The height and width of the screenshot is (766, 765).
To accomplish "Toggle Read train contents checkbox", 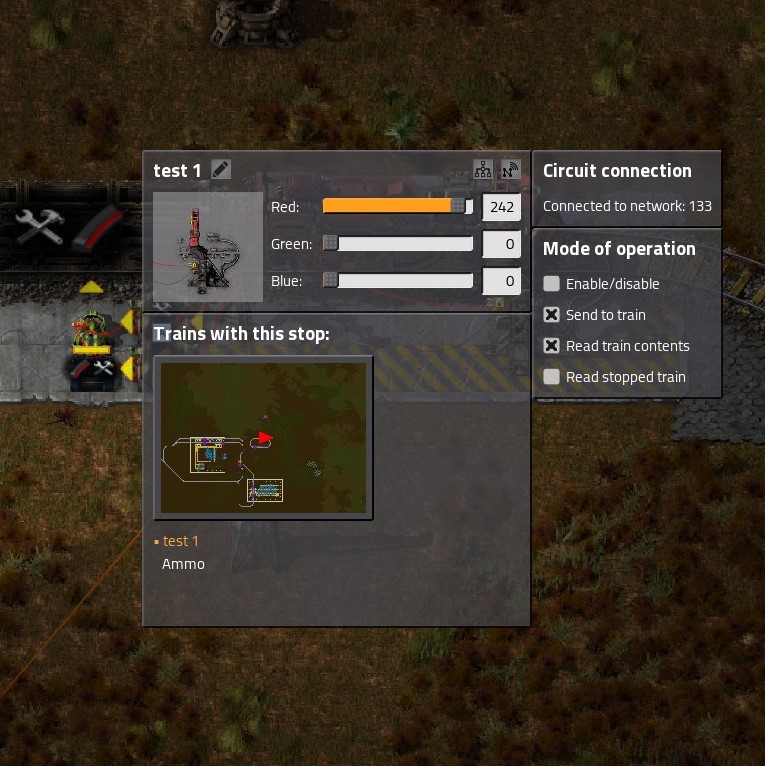I will click(x=551, y=346).
